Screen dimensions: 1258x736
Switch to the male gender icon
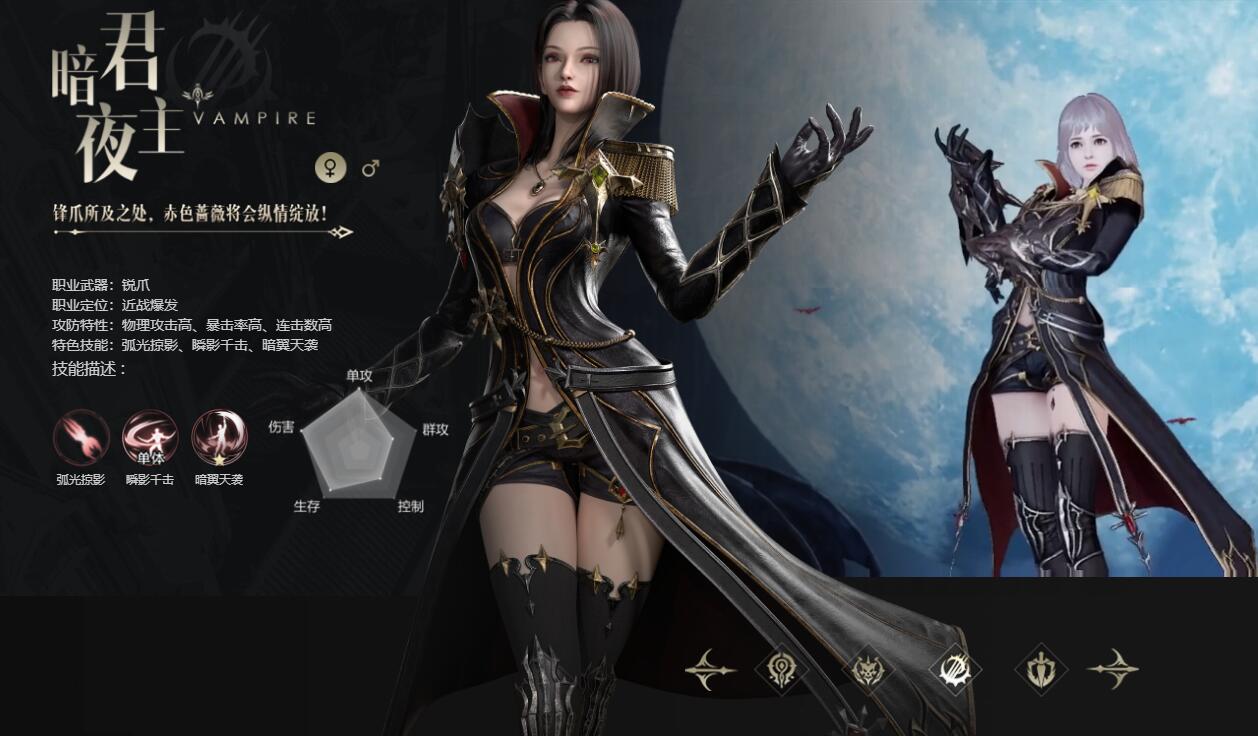[371, 168]
